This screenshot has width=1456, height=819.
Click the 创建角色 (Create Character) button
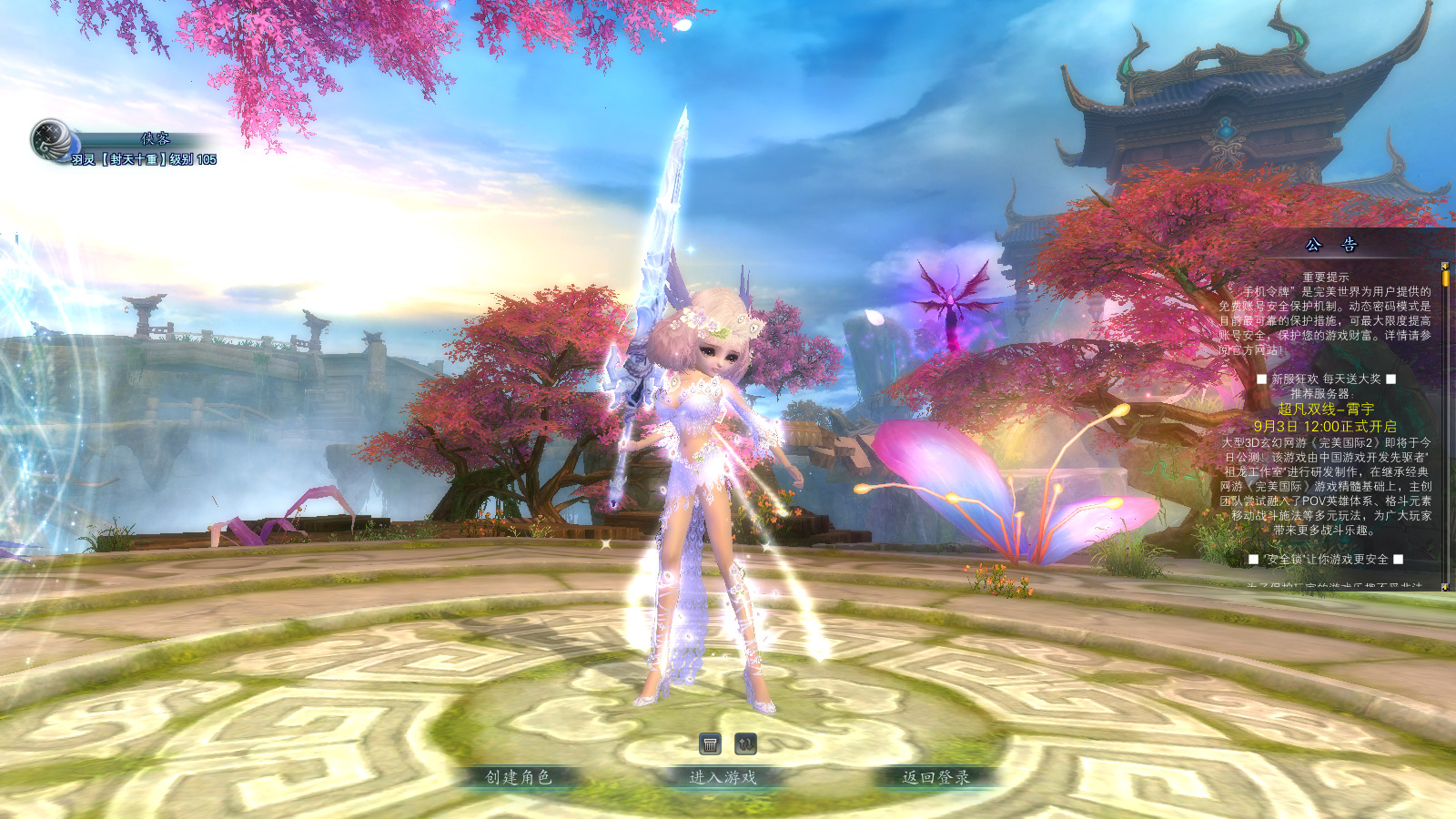519,777
